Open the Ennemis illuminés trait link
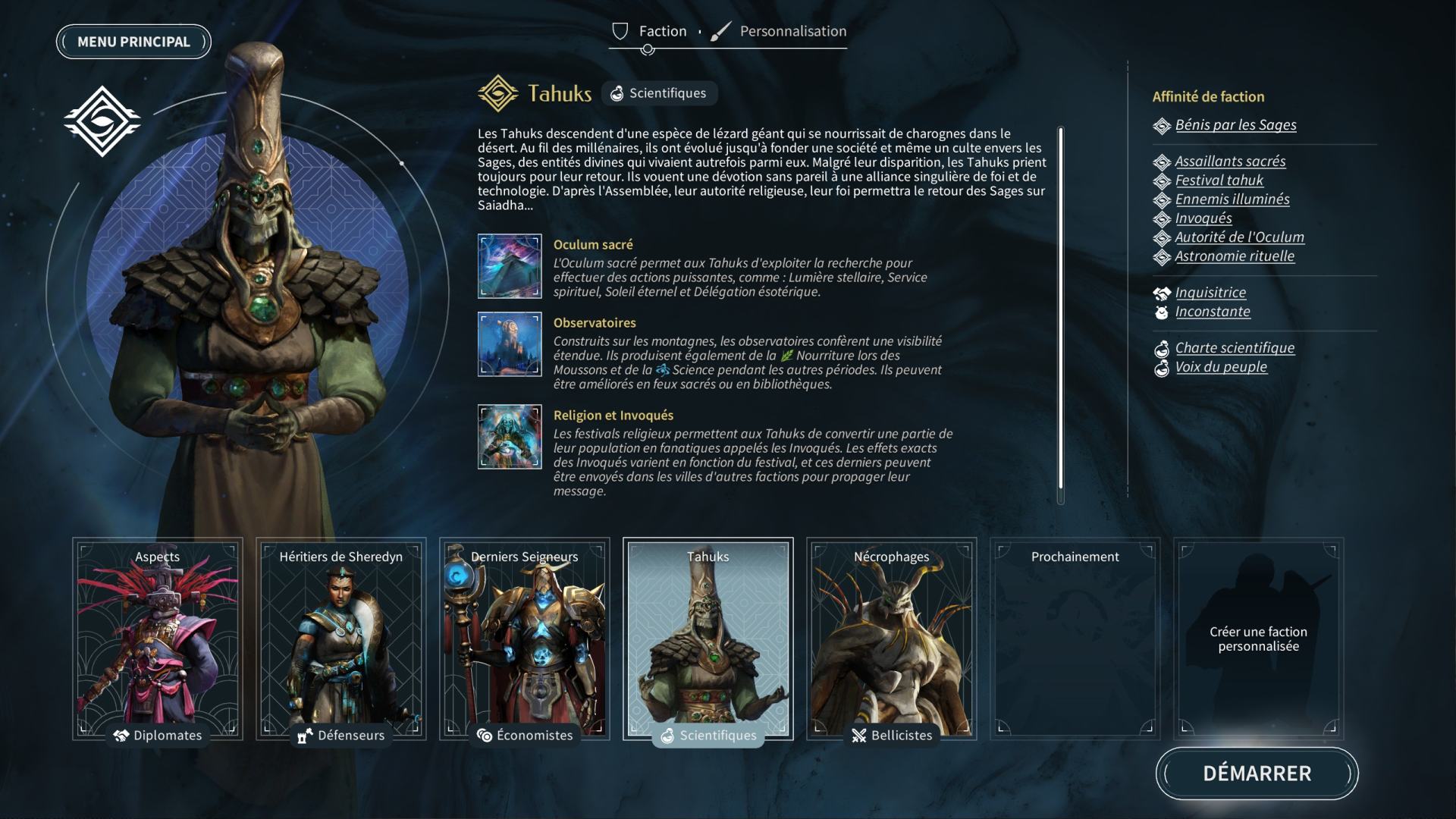Viewport: 1456px width, 819px height. click(x=1232, y=199)
